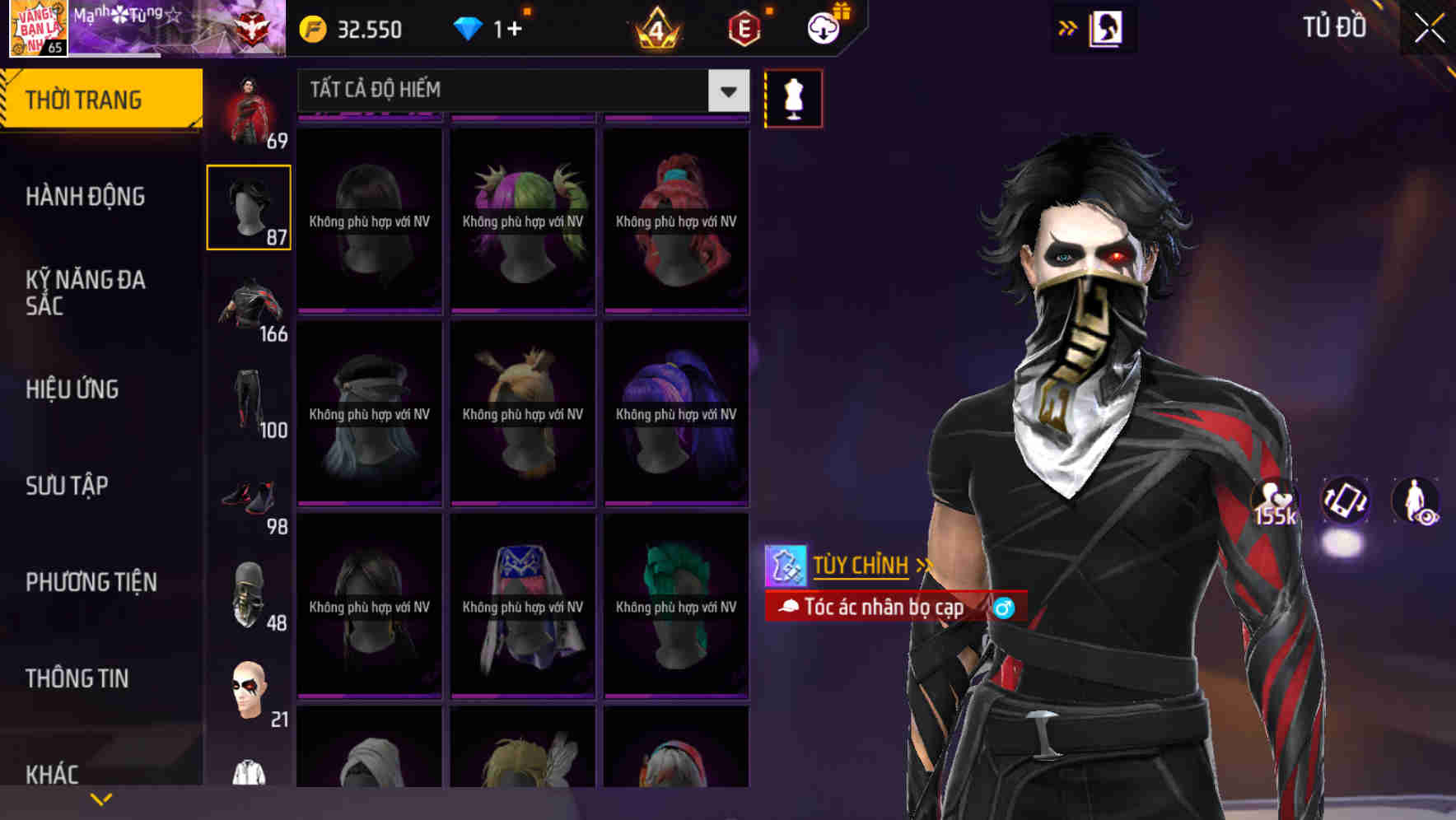Select the mannequin preview icon beside rarity dropdown
The width and height of the screenshot is (1456, 820).
pyautogui.click(x=792, y=97)
